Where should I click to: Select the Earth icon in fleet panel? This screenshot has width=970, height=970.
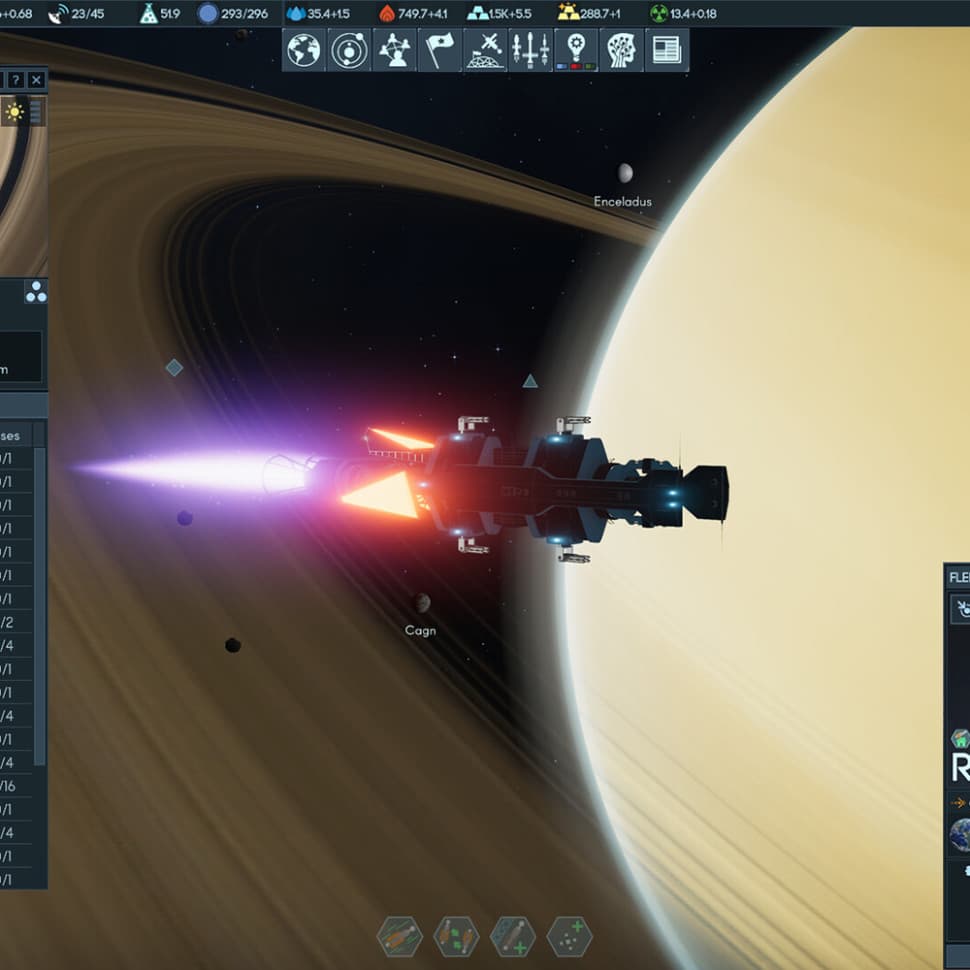point(960,835)
